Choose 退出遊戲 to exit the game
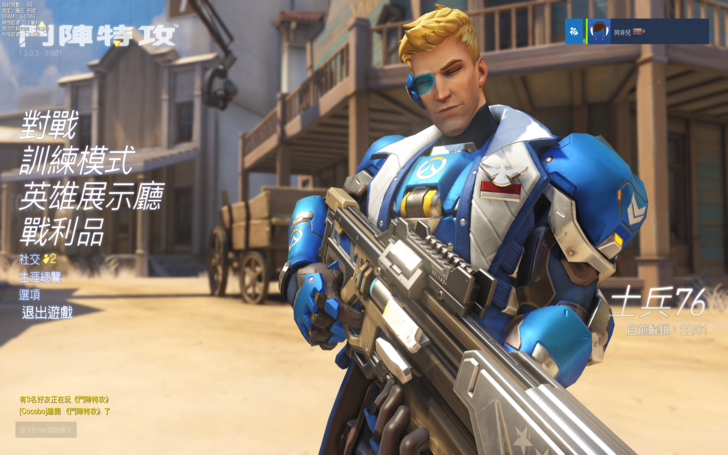The image size is (728, 455). 47,312
